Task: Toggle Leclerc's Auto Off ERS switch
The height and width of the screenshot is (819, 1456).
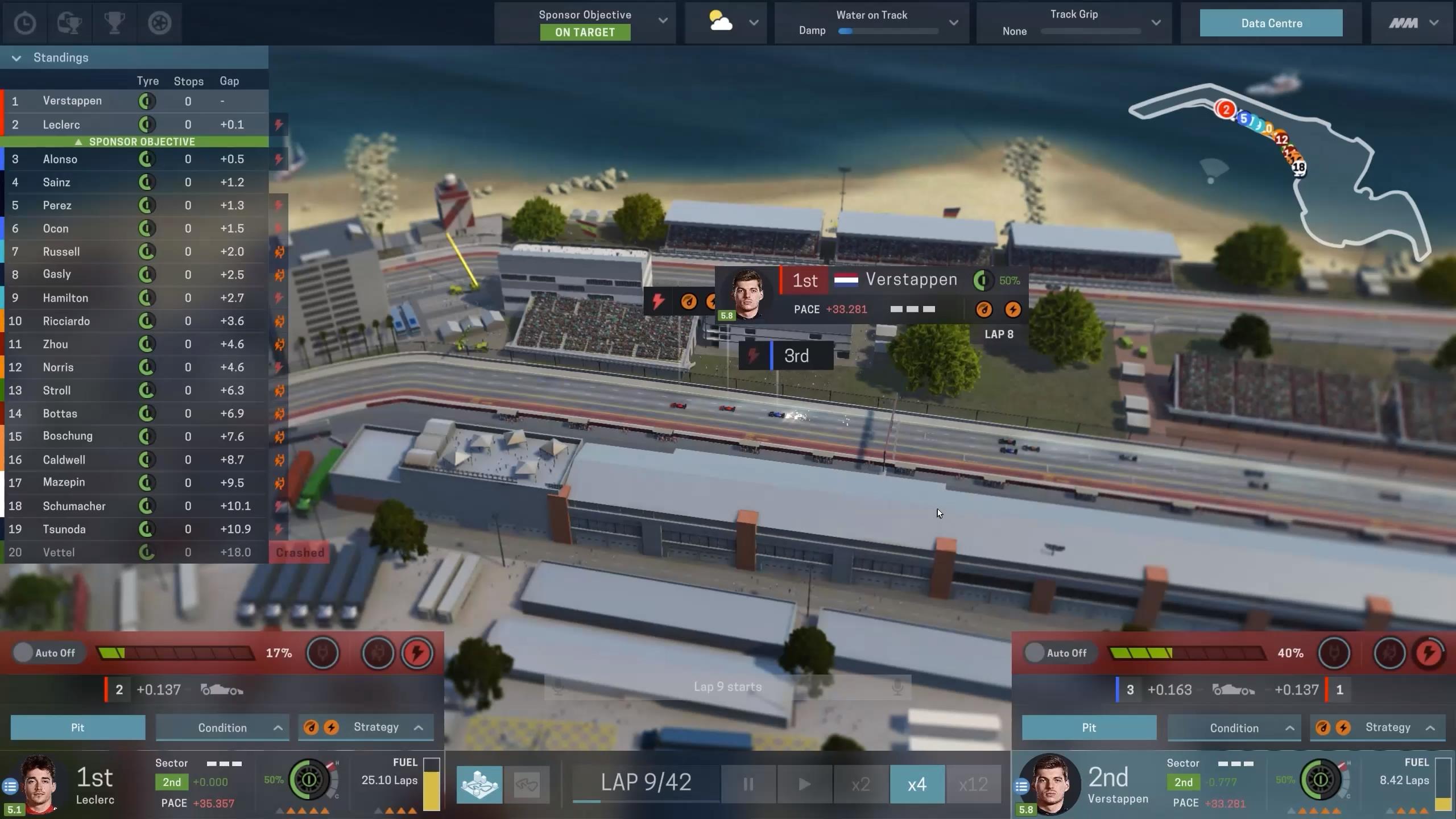Action: tap(23, 653)
